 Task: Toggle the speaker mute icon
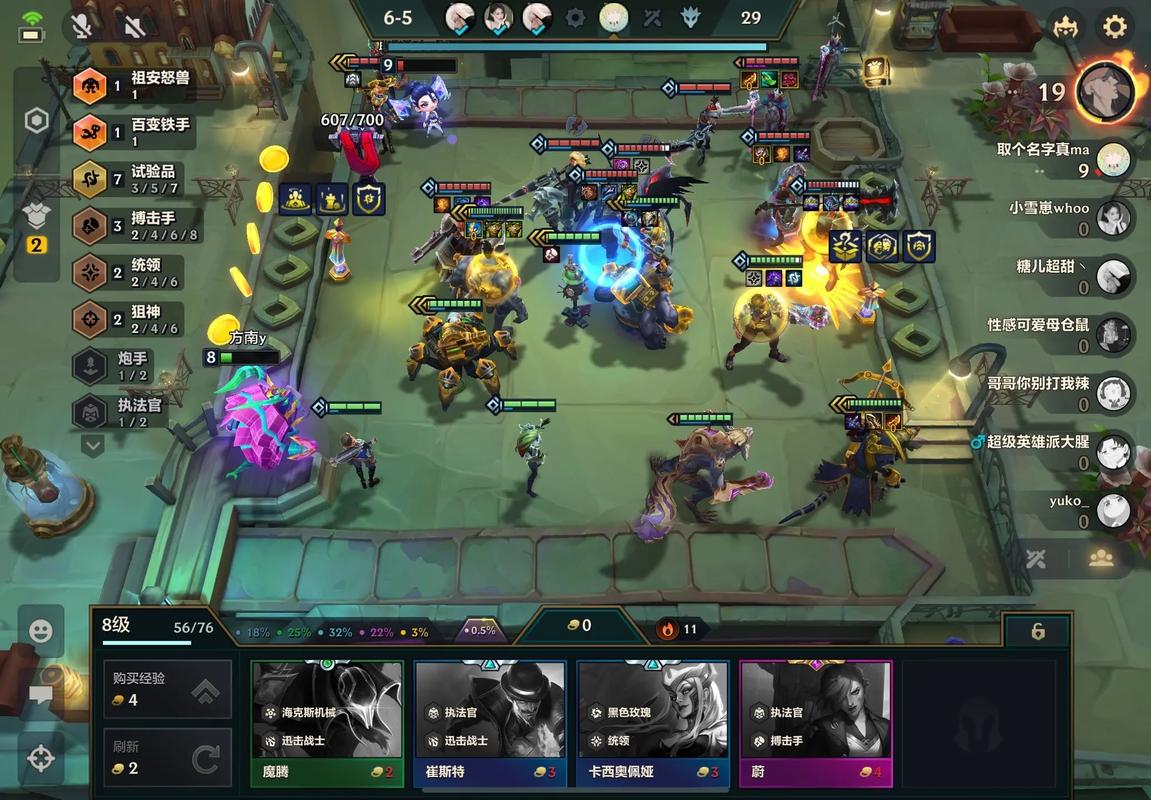(135, 26)
